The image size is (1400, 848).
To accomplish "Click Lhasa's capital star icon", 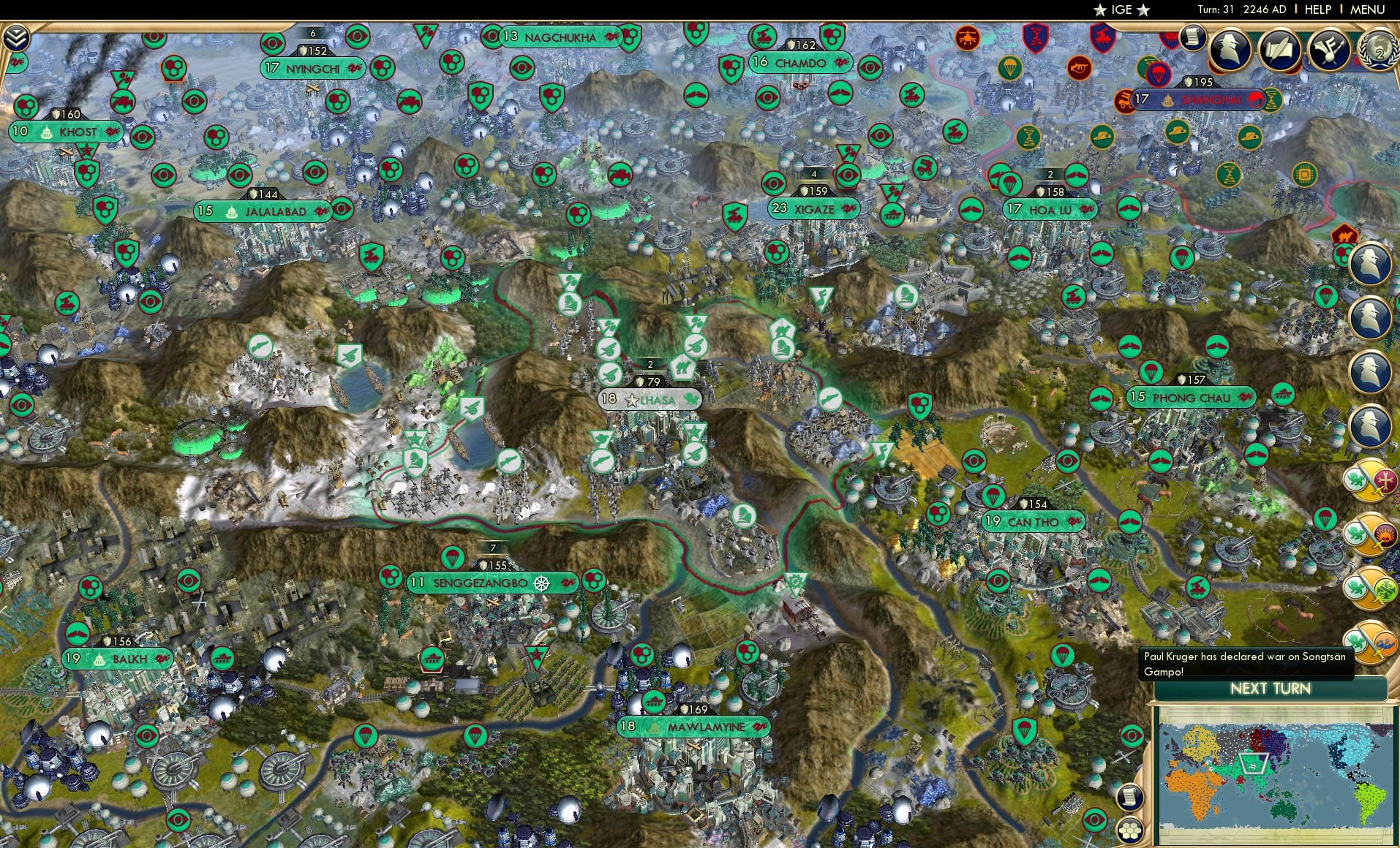I will 632,401.
